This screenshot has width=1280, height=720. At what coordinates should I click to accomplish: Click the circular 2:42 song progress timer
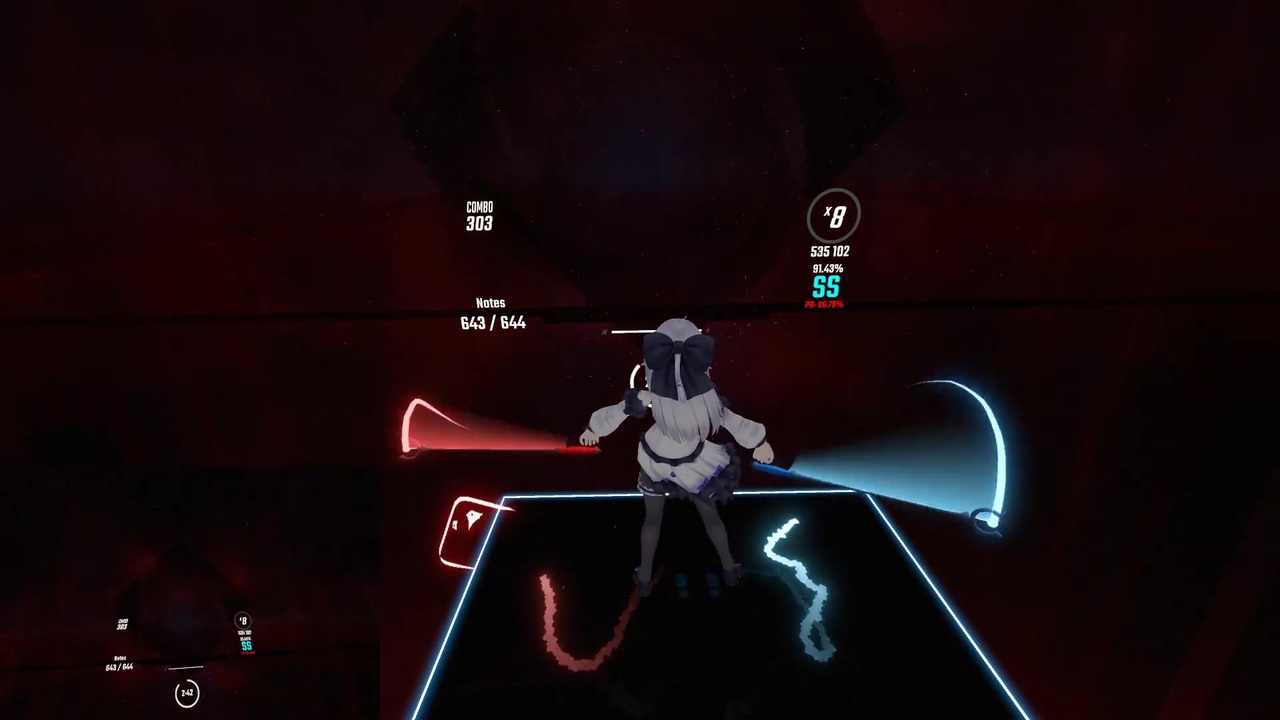coord(187,693)
